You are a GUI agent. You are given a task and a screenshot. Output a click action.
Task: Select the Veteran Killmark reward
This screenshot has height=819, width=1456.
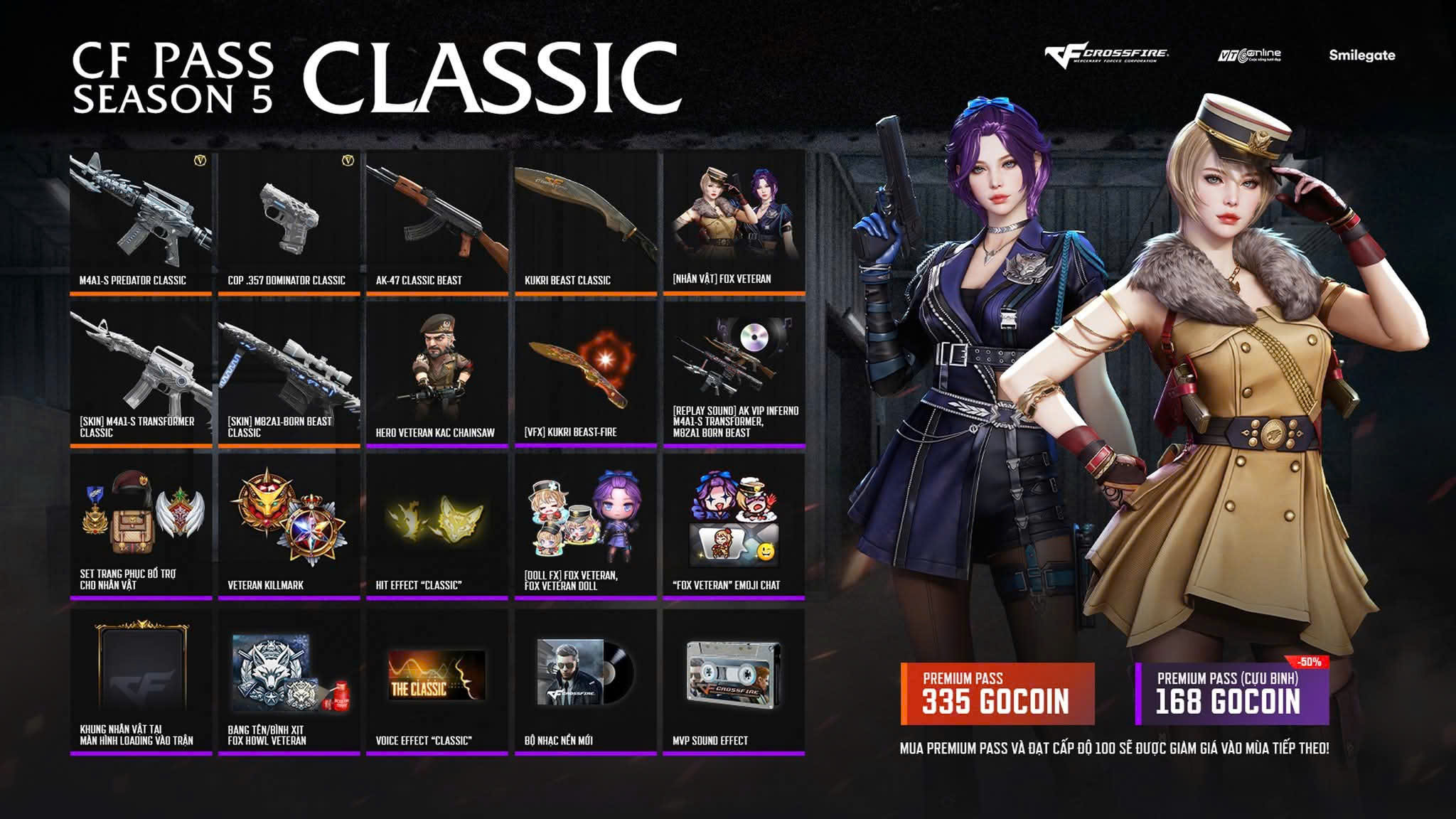click(x=289, y=526)
